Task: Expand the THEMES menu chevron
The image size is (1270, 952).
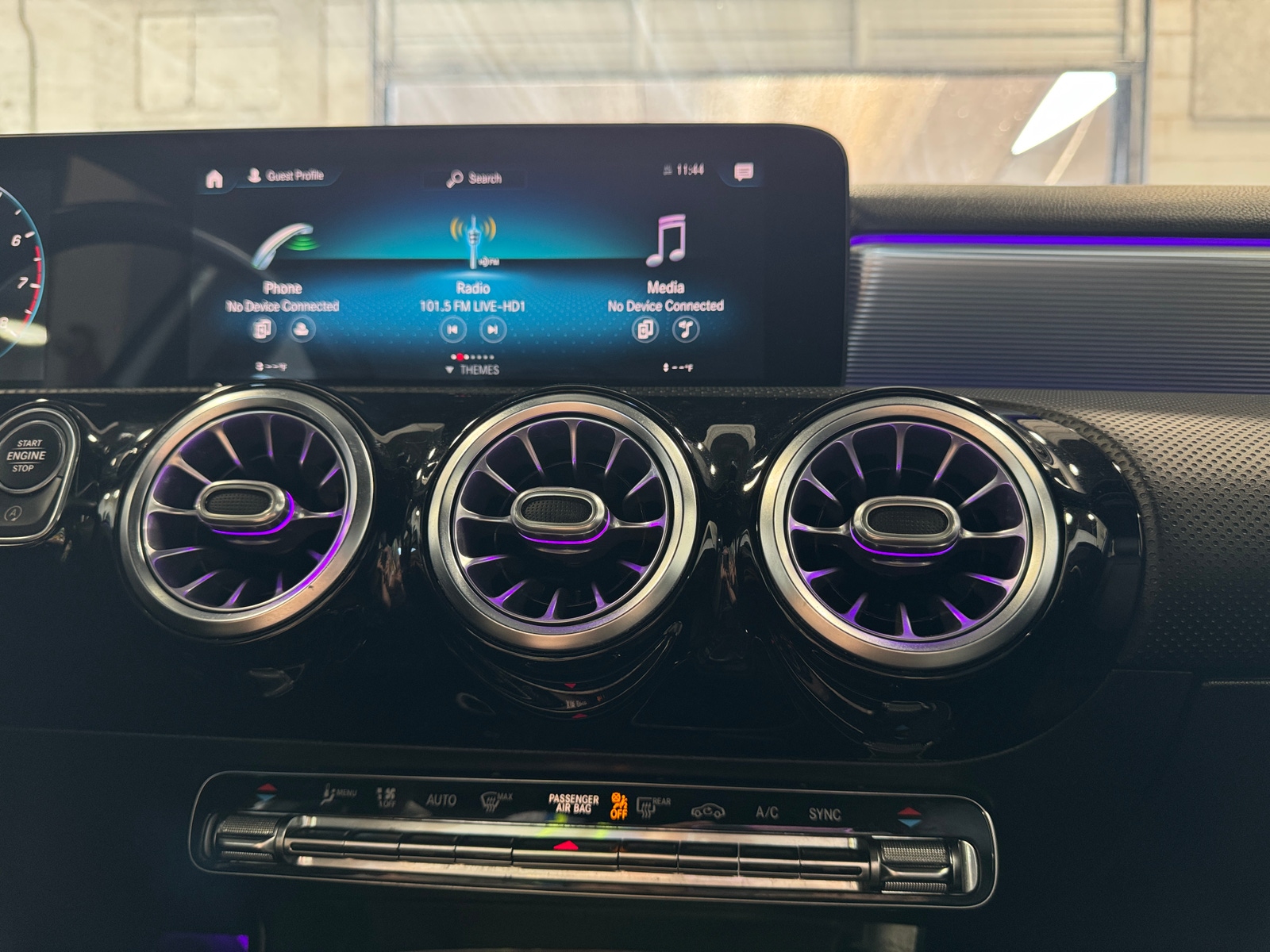Action: [x=449, y=370]
